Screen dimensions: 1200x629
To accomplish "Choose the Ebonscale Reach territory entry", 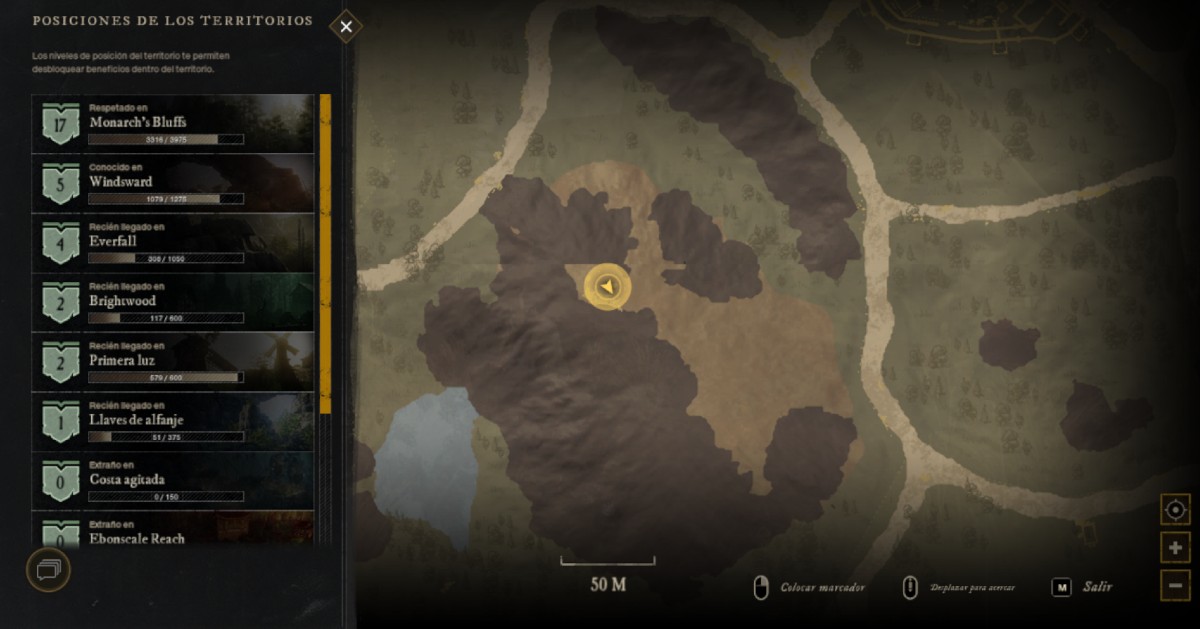I will click(173, 531).
